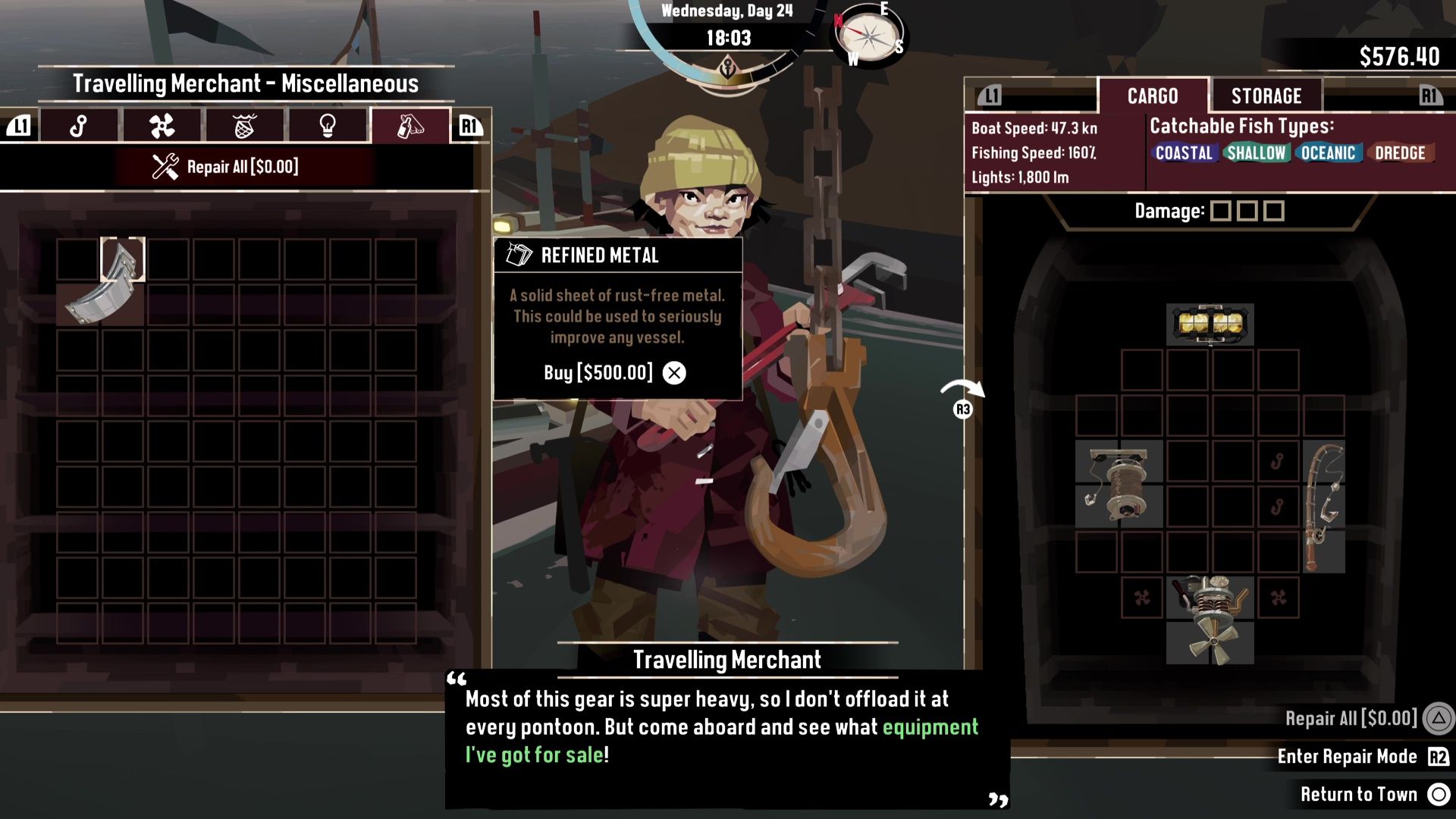Pick the spooled reel equipment in cargo
1456x819 pixels.
coord(1119,484)
